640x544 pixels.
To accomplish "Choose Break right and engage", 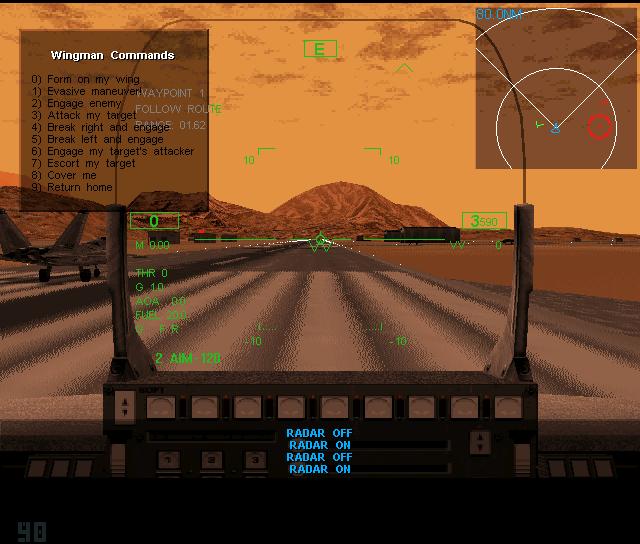I will pos(101,127).
